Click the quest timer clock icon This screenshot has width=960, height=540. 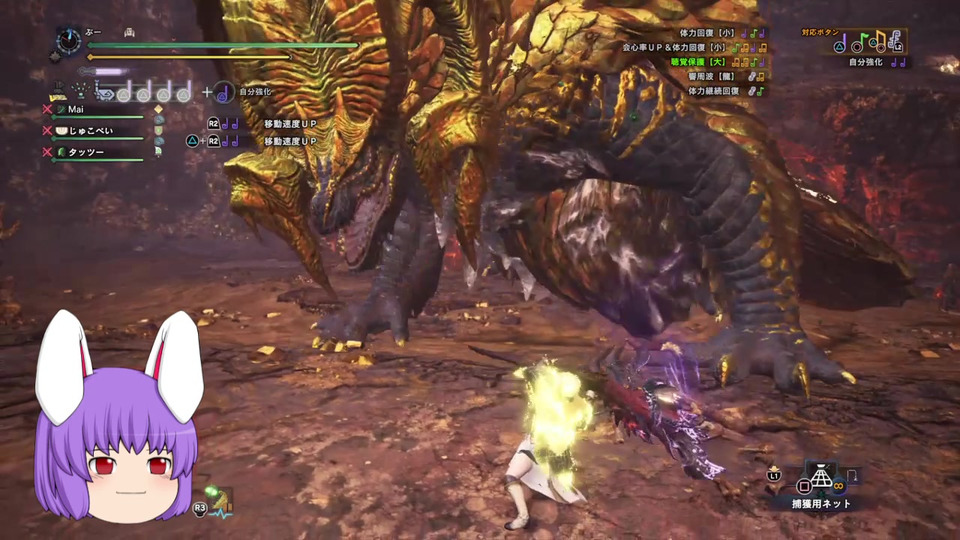tap(68, 40)
